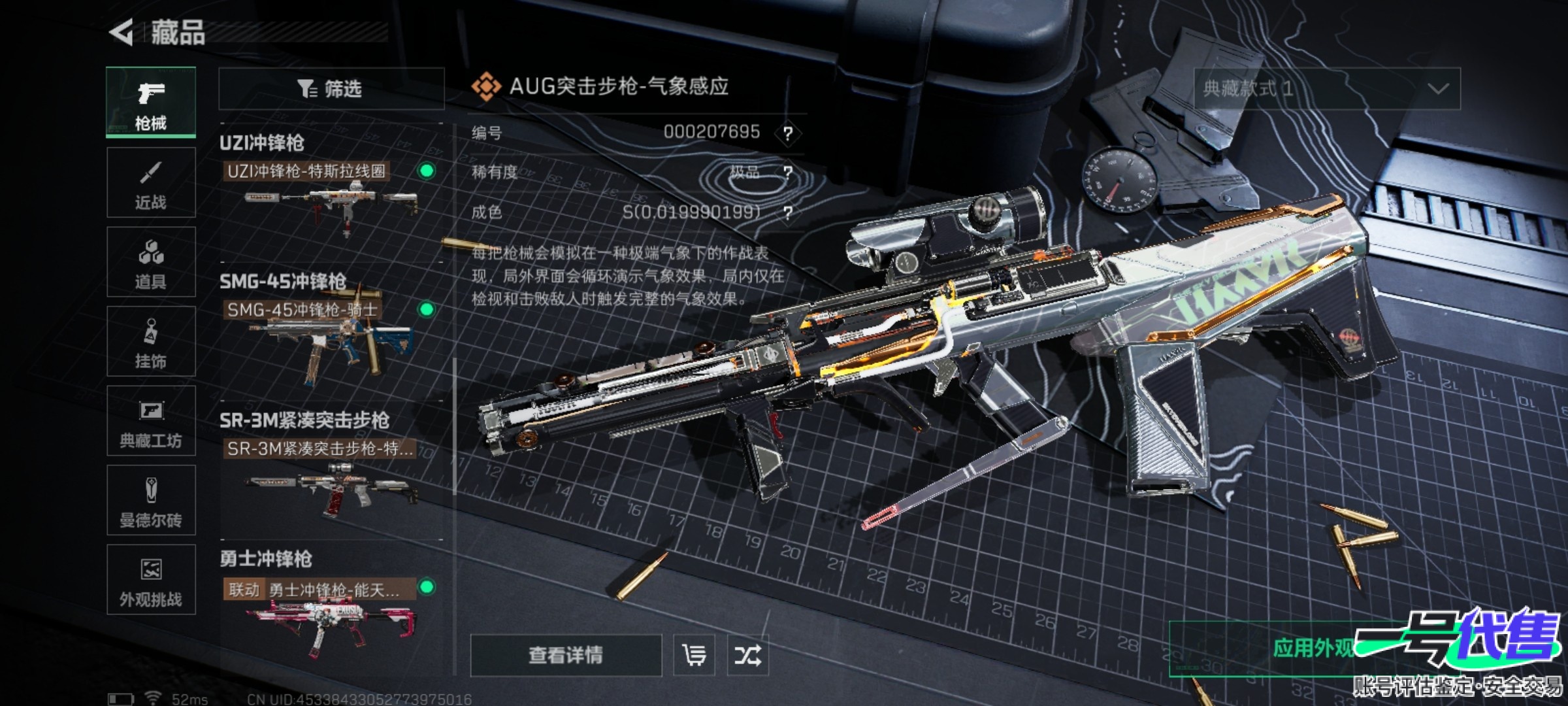1568x706 pixels.
Task: Go back using the arrow beside 藏品
Action: point(122,32)
